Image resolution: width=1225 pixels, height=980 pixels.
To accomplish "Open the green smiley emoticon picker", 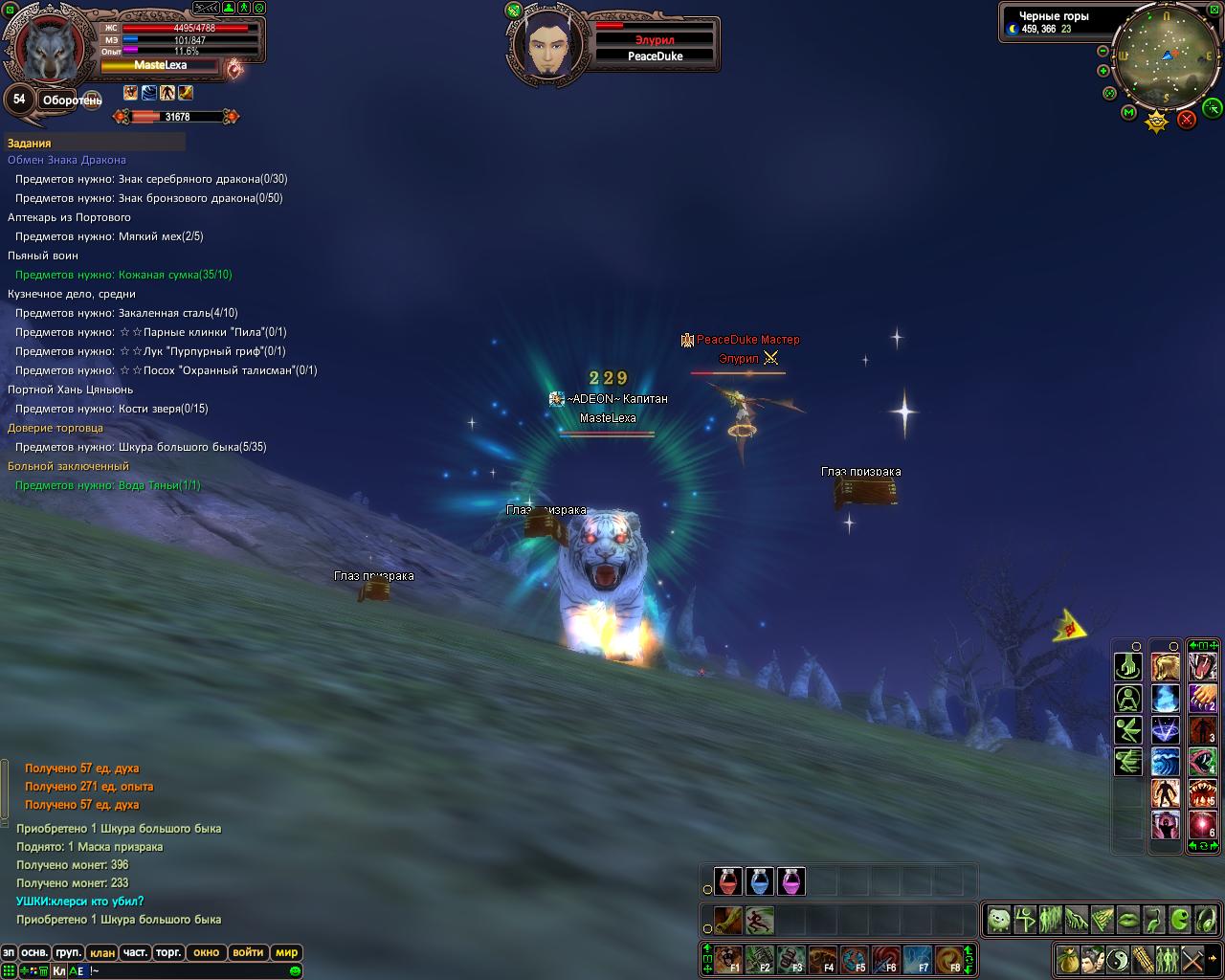I will (296, 971).
